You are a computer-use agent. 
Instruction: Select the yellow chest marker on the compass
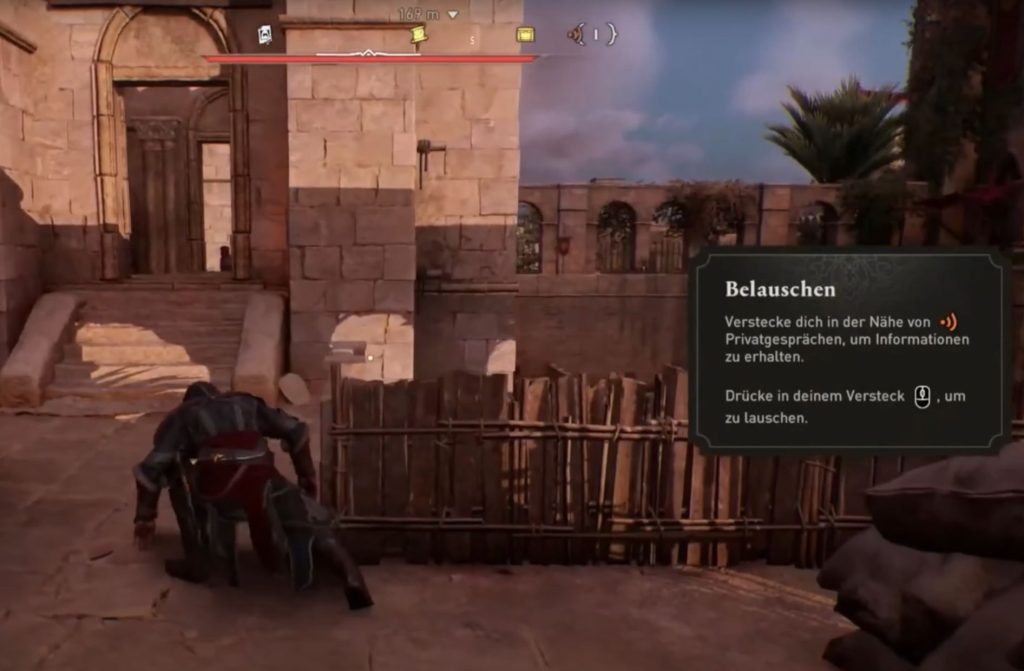(525, 35)
